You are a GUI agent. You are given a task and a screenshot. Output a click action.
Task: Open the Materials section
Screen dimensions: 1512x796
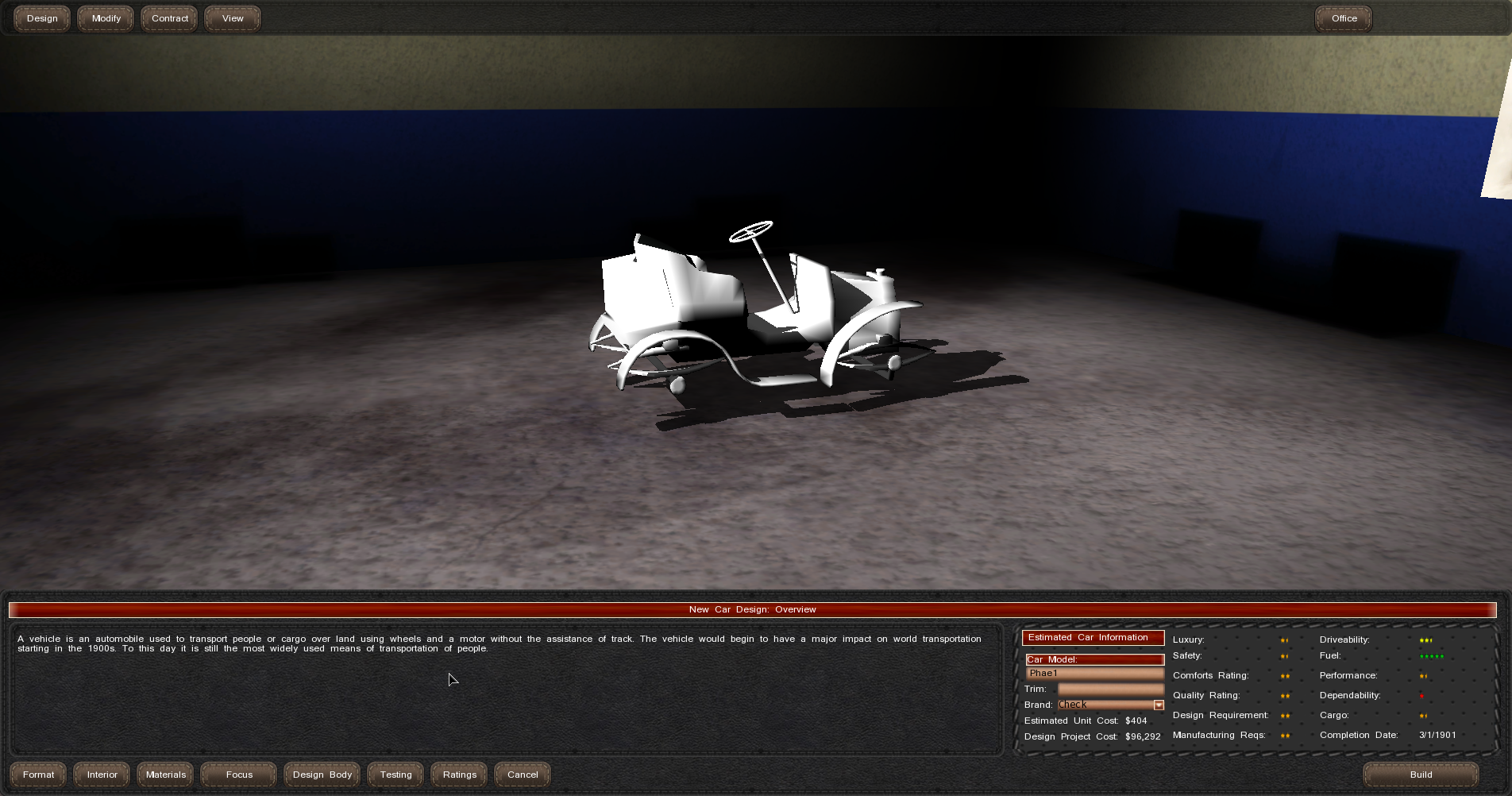point(165,775)
